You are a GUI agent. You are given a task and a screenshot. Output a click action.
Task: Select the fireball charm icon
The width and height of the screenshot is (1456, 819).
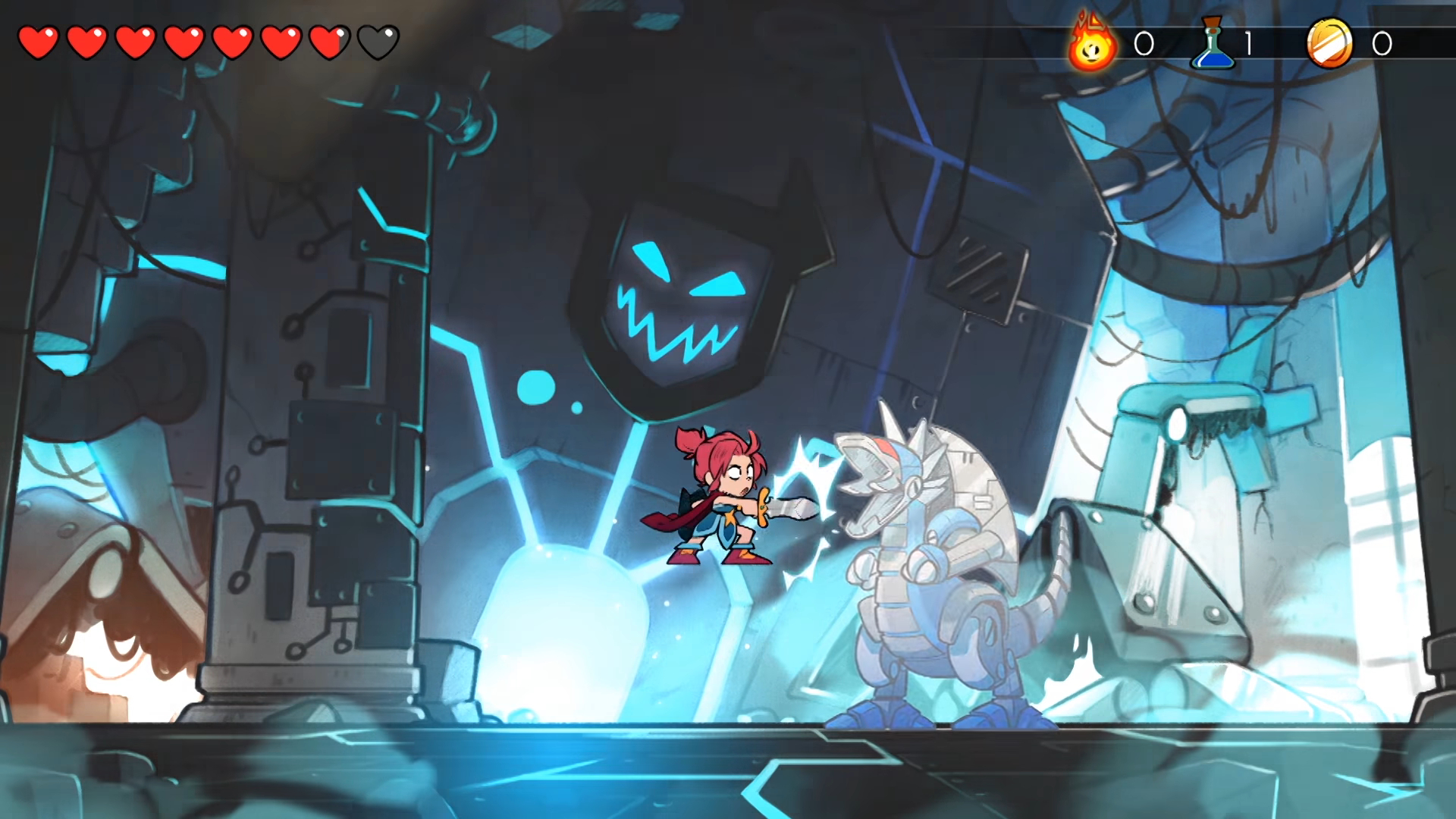coord(1092,45)
